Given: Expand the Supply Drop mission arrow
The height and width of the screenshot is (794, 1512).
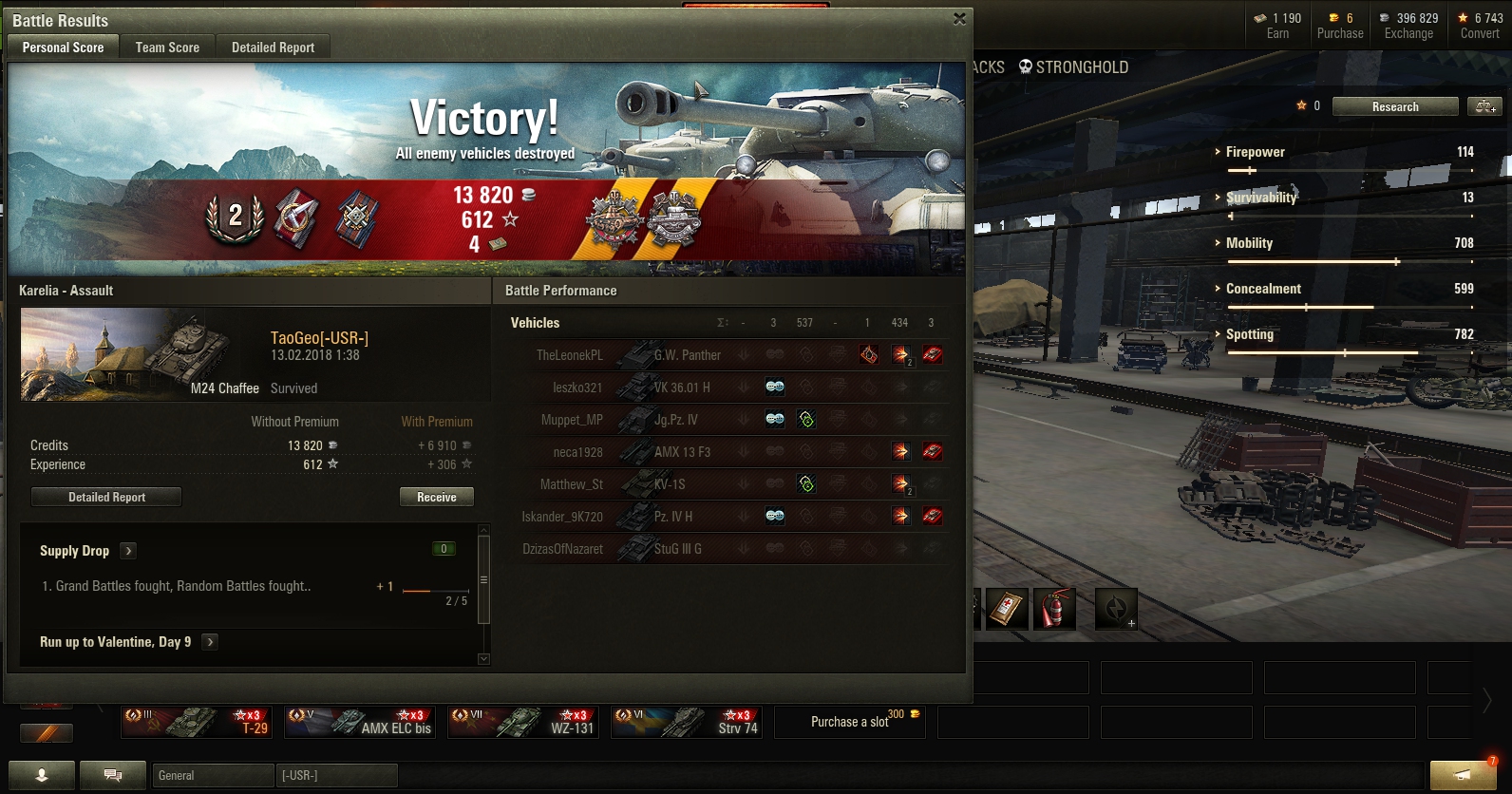Looking at the screenshot, I should (x=129, y=551).
